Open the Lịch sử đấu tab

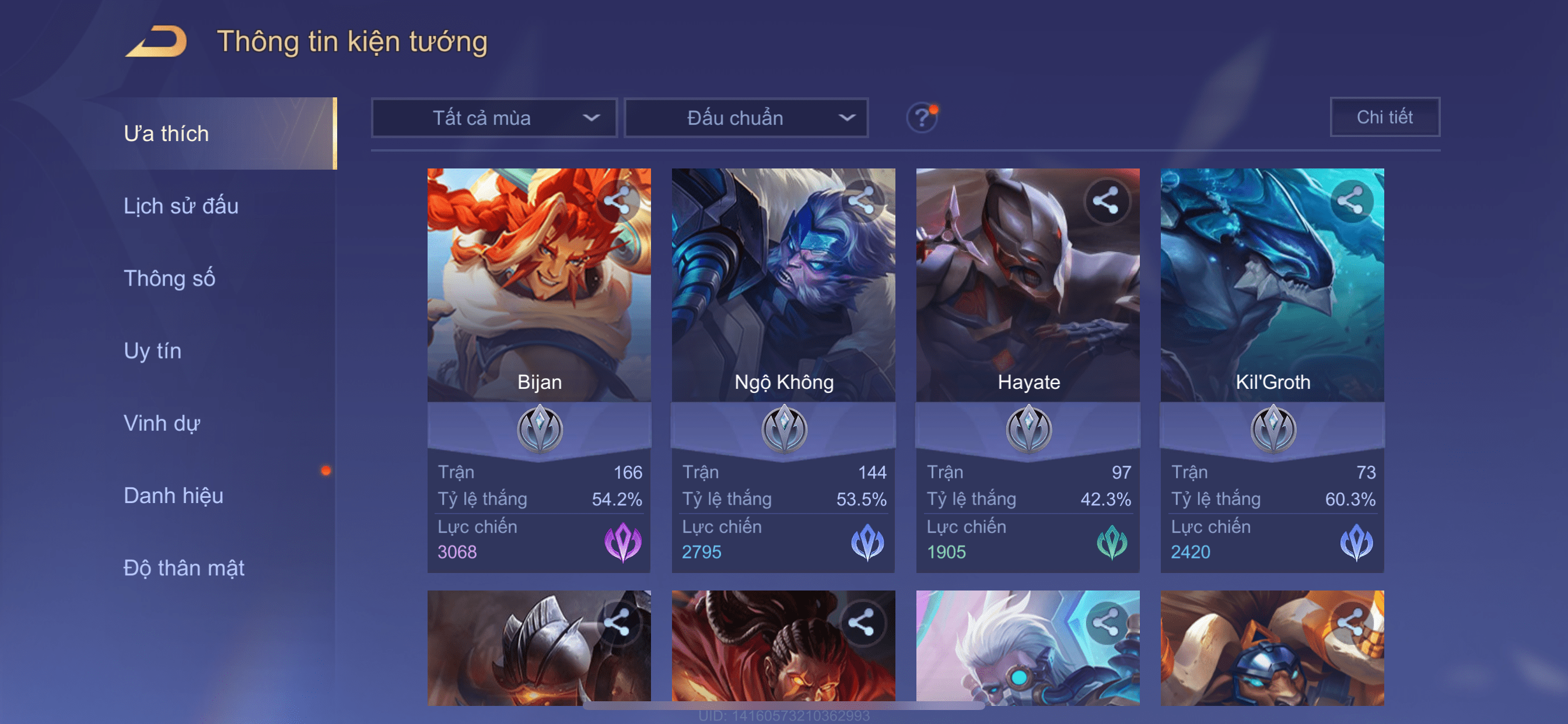[181, 206]
